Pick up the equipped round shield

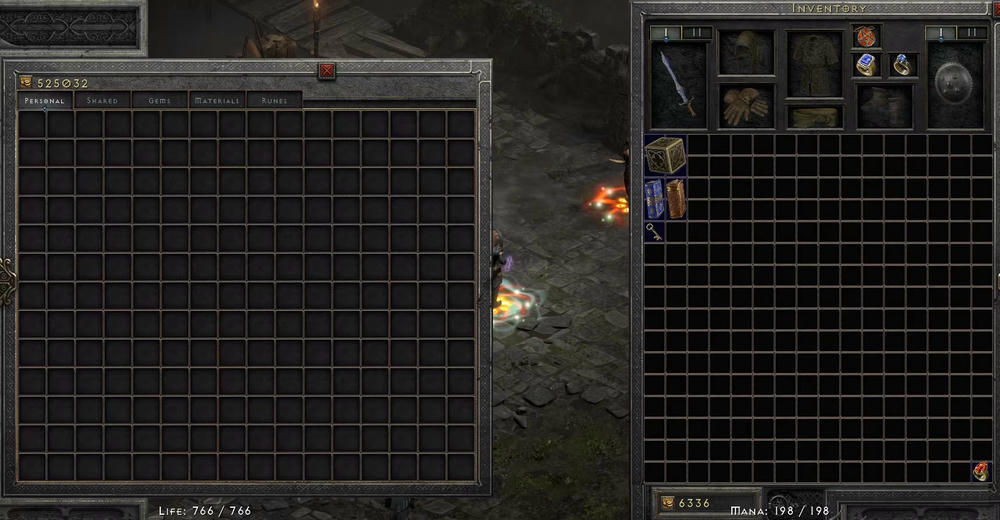[x=954, y=86]
